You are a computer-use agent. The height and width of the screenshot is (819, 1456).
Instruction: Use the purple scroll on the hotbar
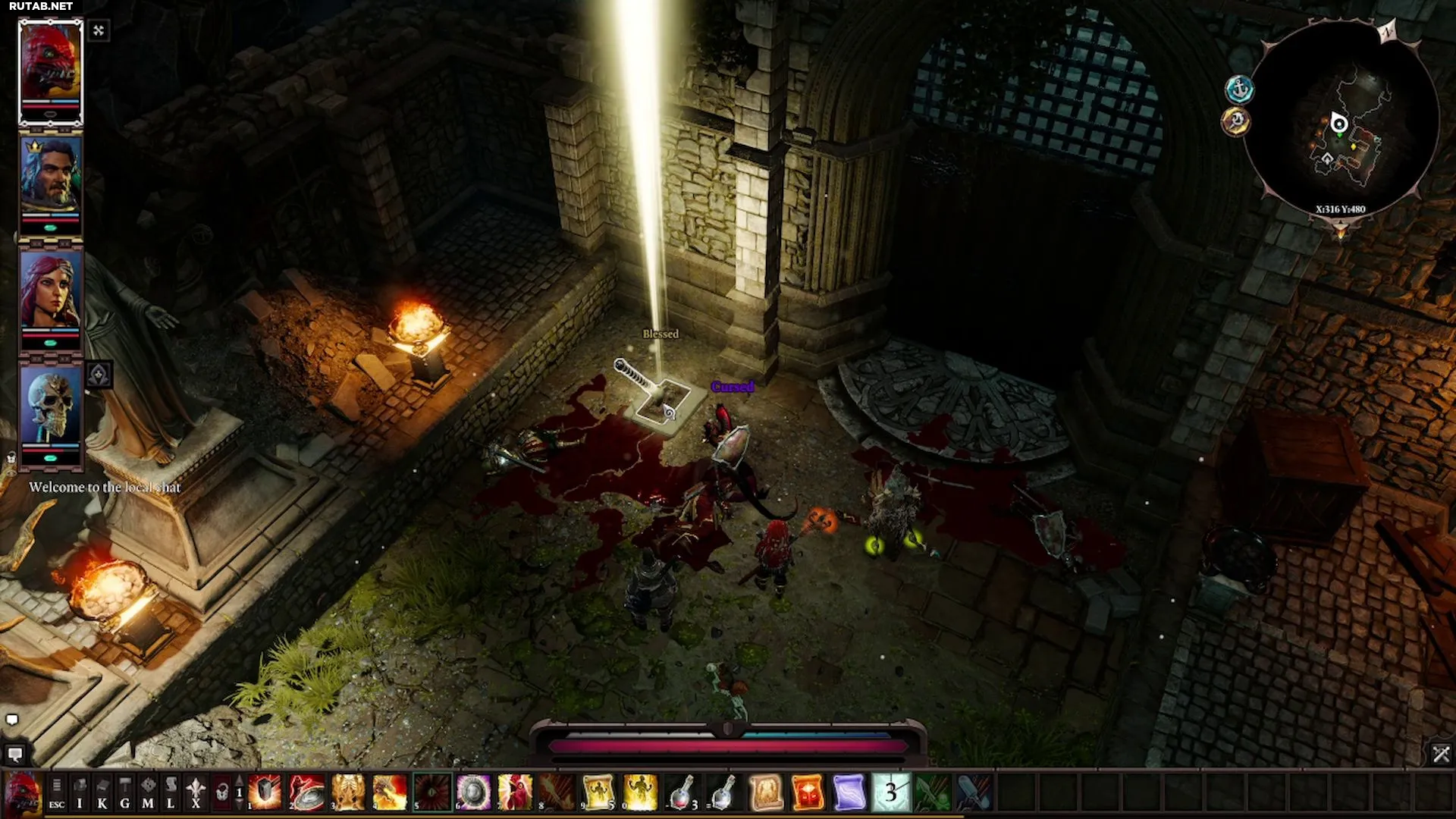849,792
